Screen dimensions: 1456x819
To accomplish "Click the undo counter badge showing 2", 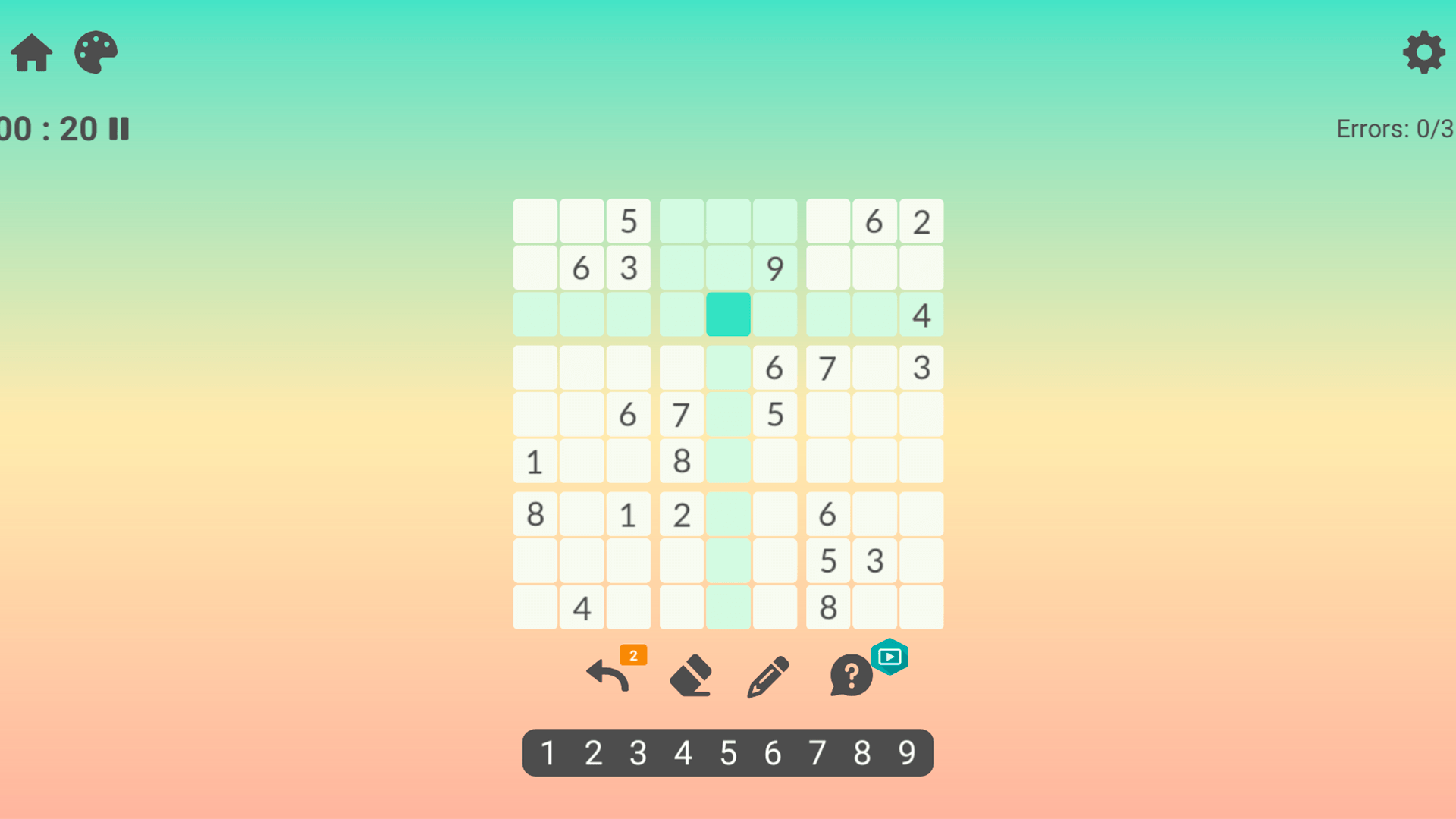I will 632,654.
